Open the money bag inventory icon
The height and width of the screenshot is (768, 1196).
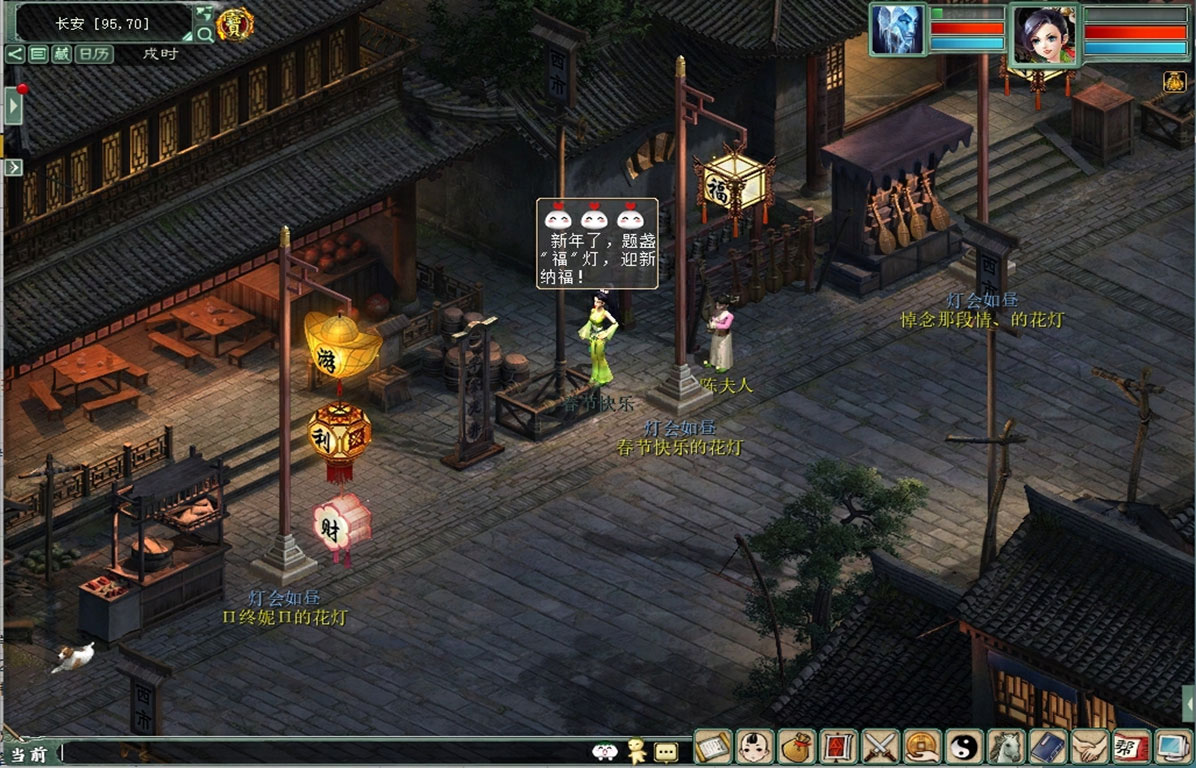click(x=797, y=746)
